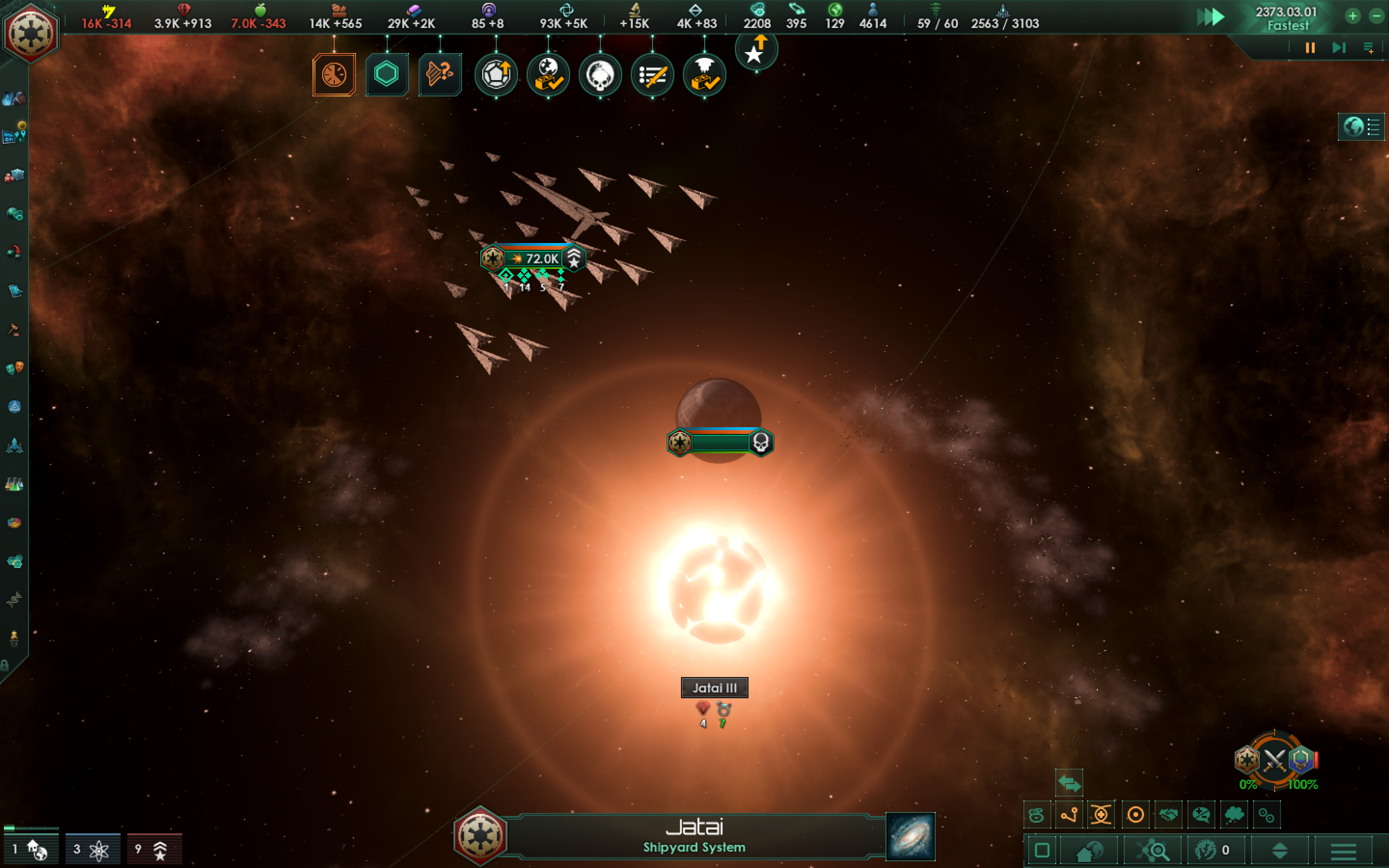Viewport: 1389px width, 868px height.
Task: Toggle the sensor range cloud map mode
Action: tap(1234, 815)
